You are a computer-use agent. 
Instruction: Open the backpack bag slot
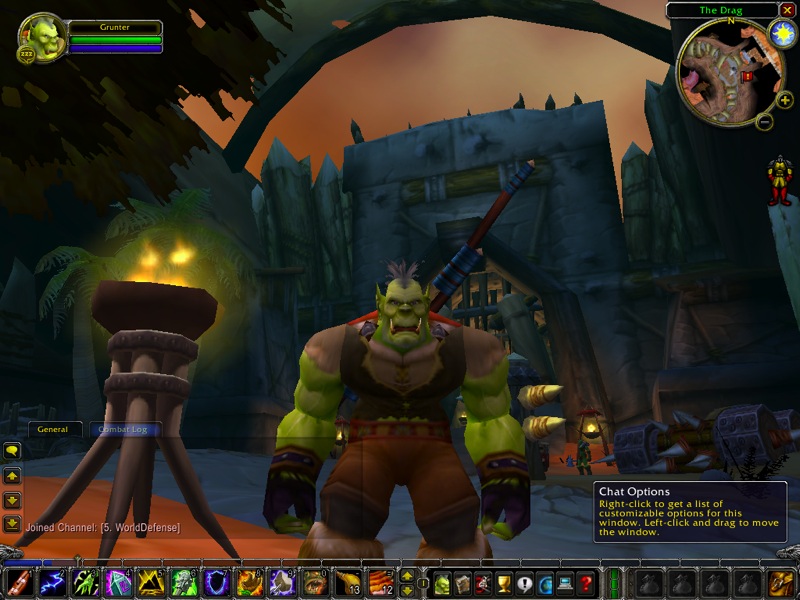pyautogui.click(x=779, y=584)
